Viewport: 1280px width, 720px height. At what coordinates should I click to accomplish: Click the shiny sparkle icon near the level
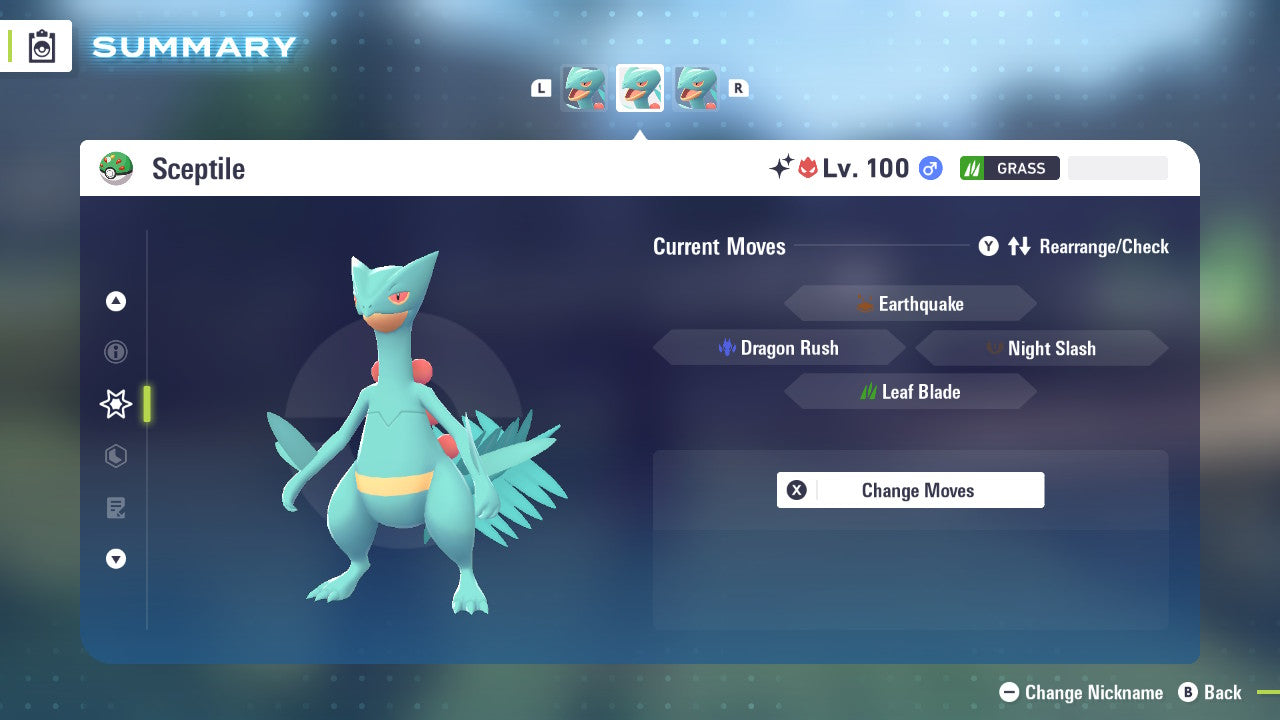[x=785, y=168]
